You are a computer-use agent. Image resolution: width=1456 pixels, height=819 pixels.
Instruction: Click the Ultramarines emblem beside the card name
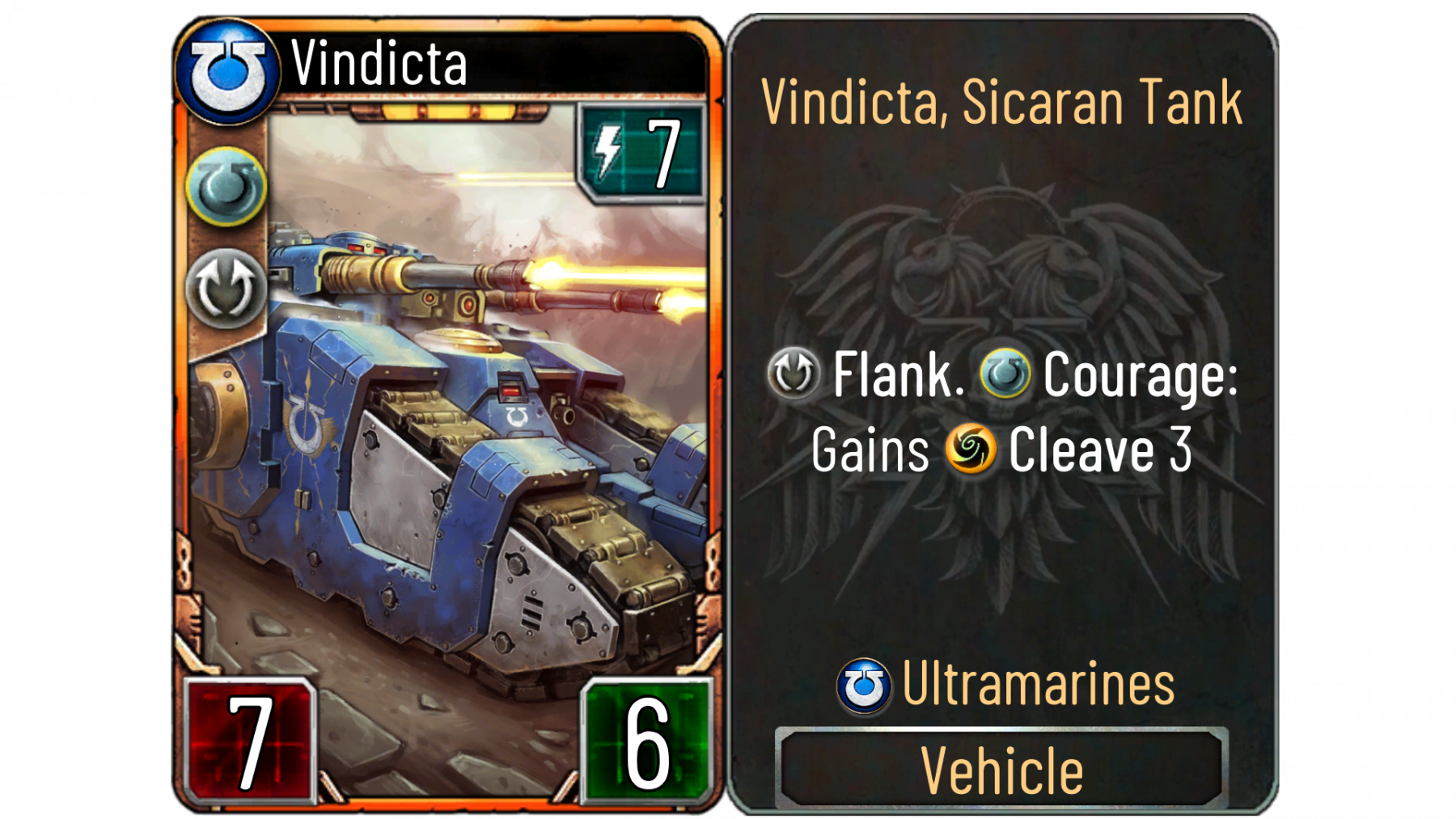tap(227, 72)
